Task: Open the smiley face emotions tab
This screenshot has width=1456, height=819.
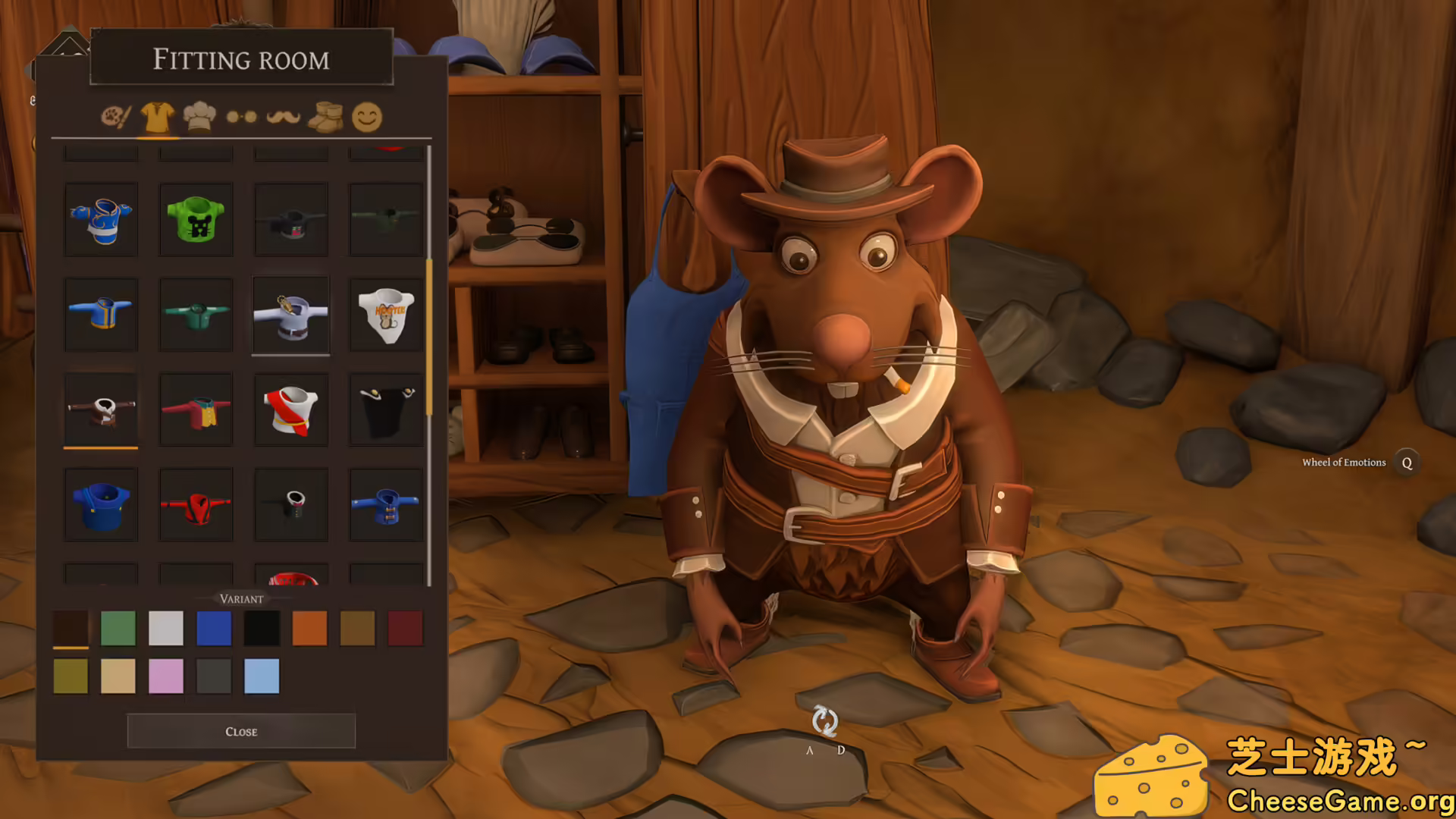Action: point(367,117)
